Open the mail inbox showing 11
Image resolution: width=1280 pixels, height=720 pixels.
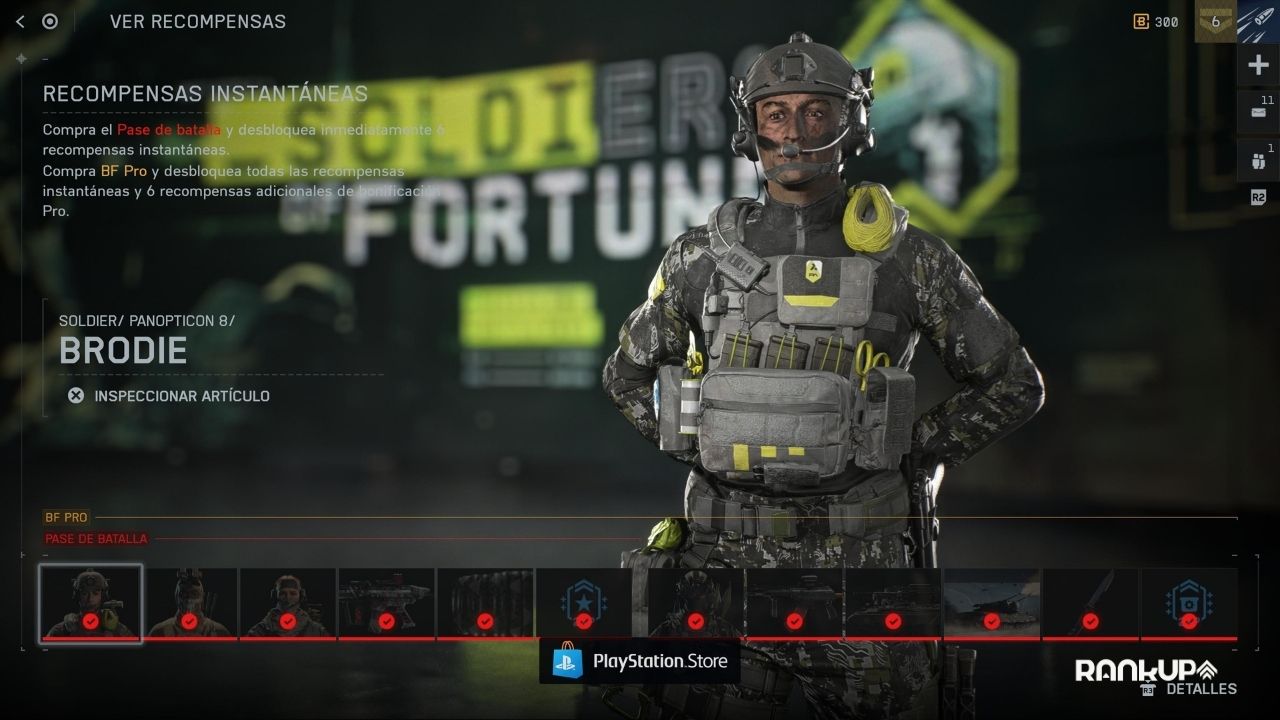tap(1258, 112)
